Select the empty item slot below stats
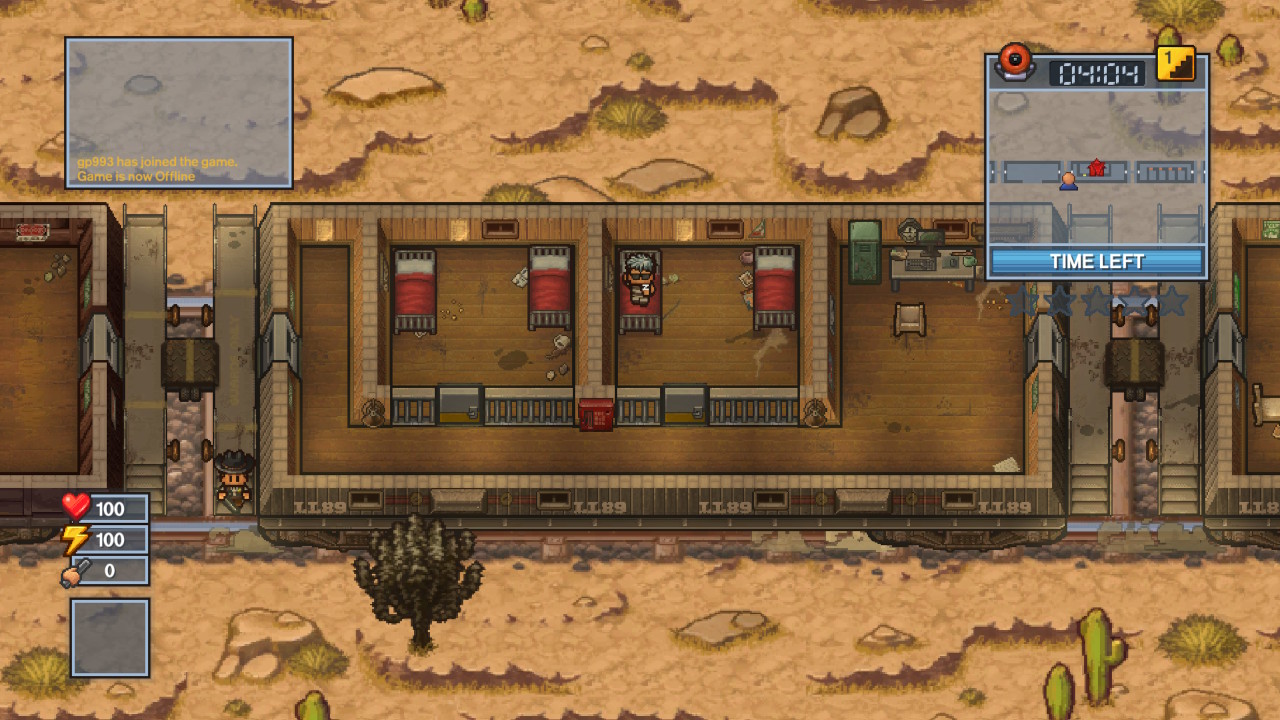This screenshot has height=720, width=1280. (110, 637)
